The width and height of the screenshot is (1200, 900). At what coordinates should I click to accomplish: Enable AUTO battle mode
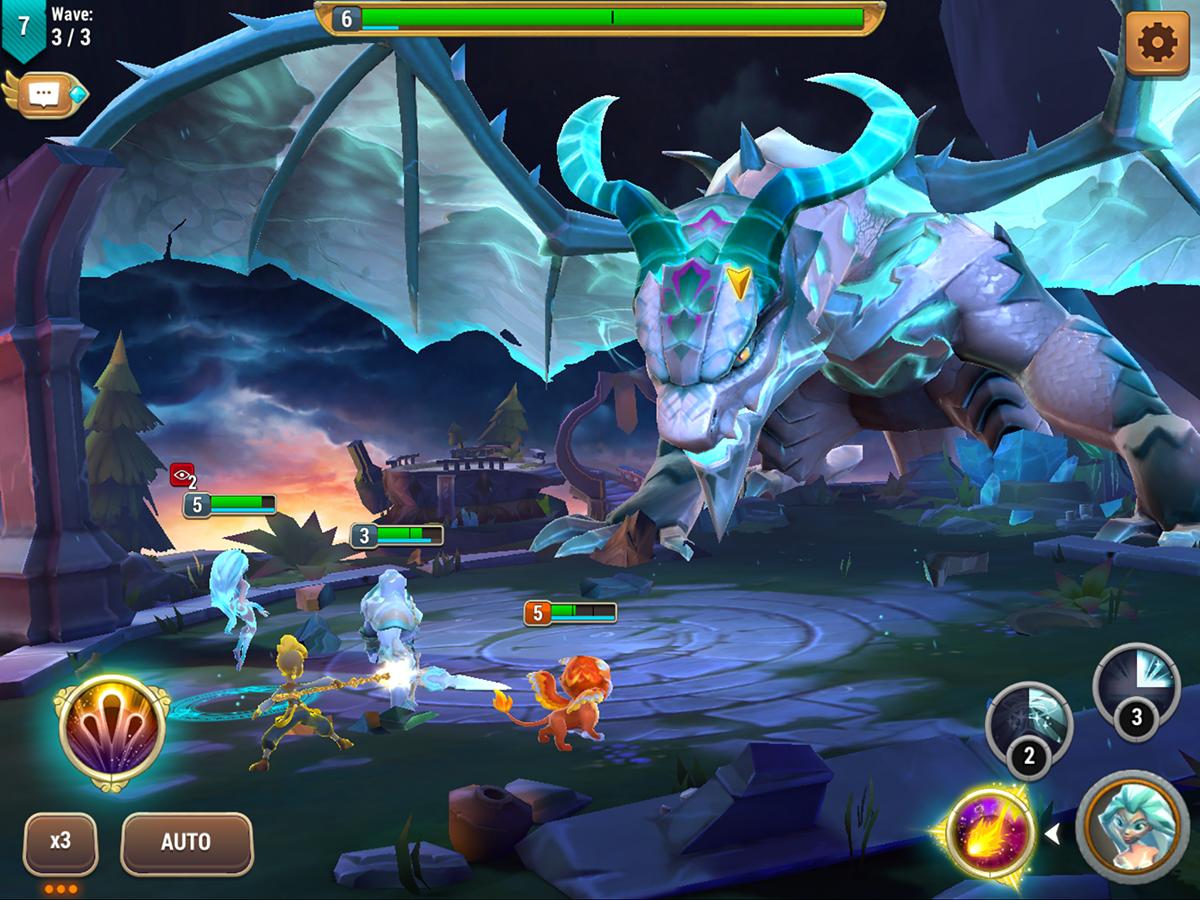pyautogui.click(x=186, y=842)
